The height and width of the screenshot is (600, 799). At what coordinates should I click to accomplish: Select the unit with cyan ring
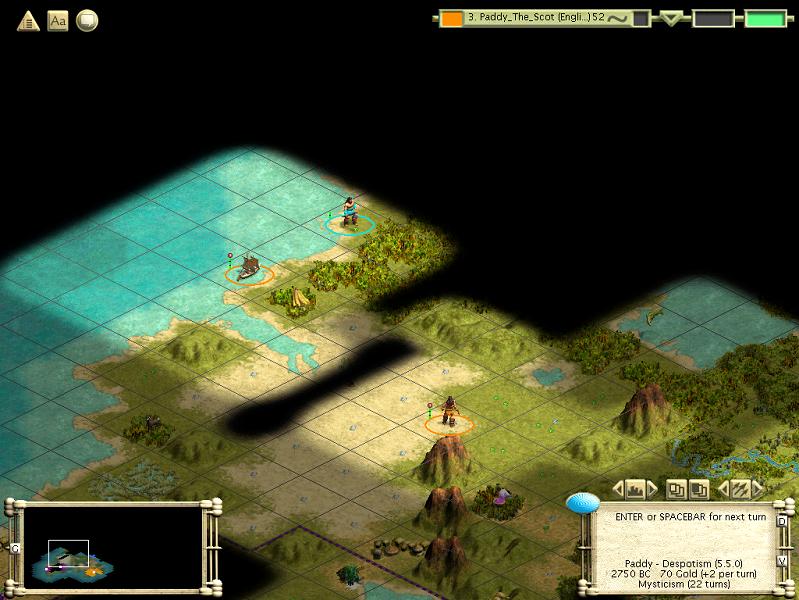pyautogui.click(x=349, y=214)
